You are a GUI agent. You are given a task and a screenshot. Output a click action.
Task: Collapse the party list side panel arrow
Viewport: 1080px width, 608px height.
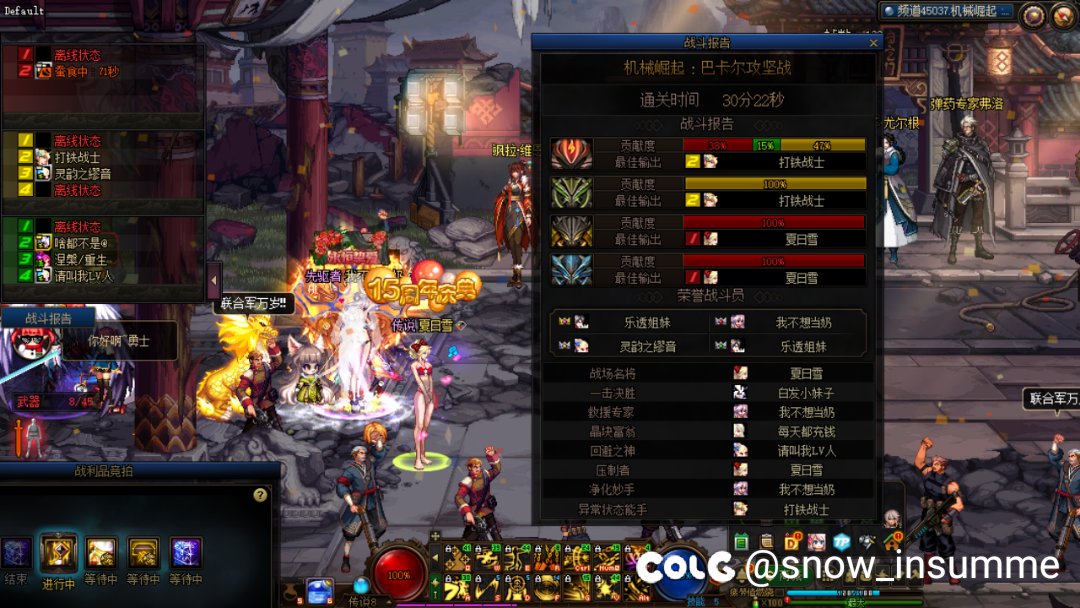point(213,281)
